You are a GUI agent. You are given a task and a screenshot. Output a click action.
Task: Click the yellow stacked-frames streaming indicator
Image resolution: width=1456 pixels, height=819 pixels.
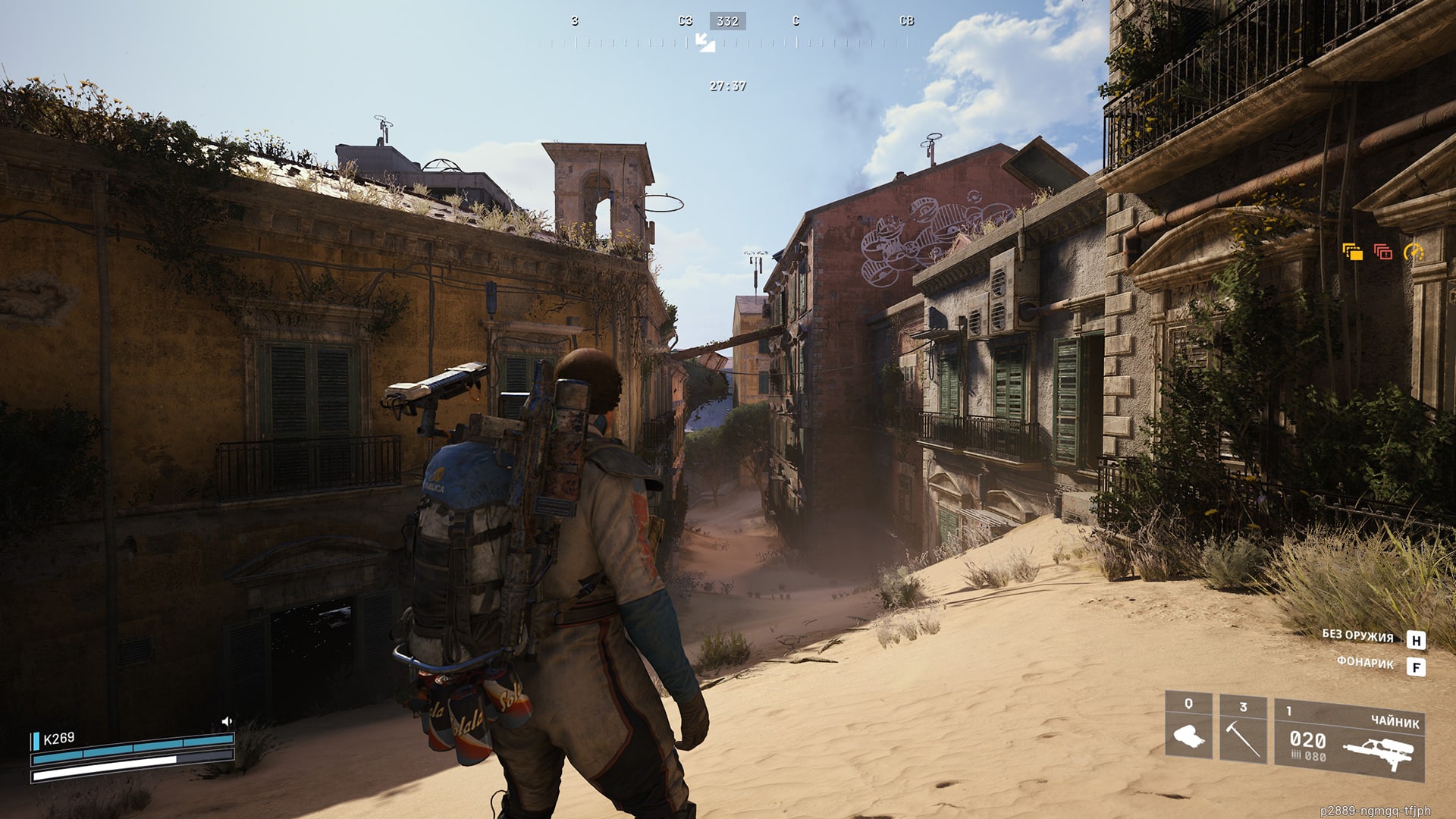click(1352, 252)
